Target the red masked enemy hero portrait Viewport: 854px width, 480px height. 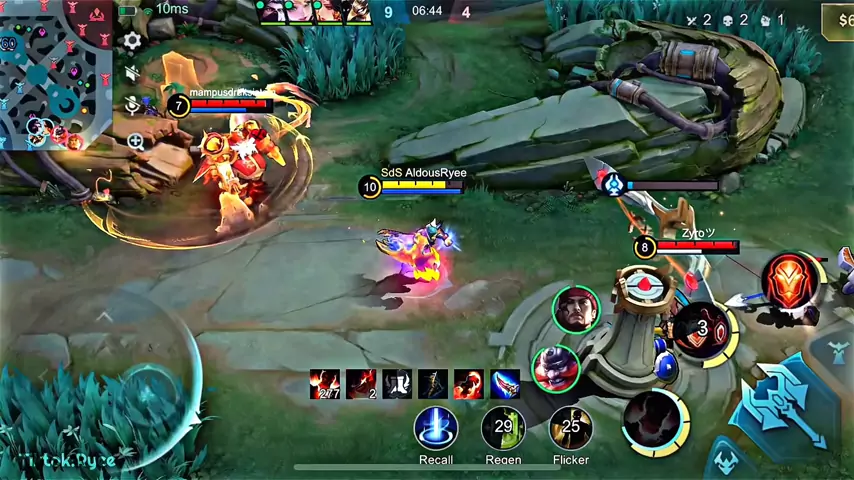click(556, 368)
